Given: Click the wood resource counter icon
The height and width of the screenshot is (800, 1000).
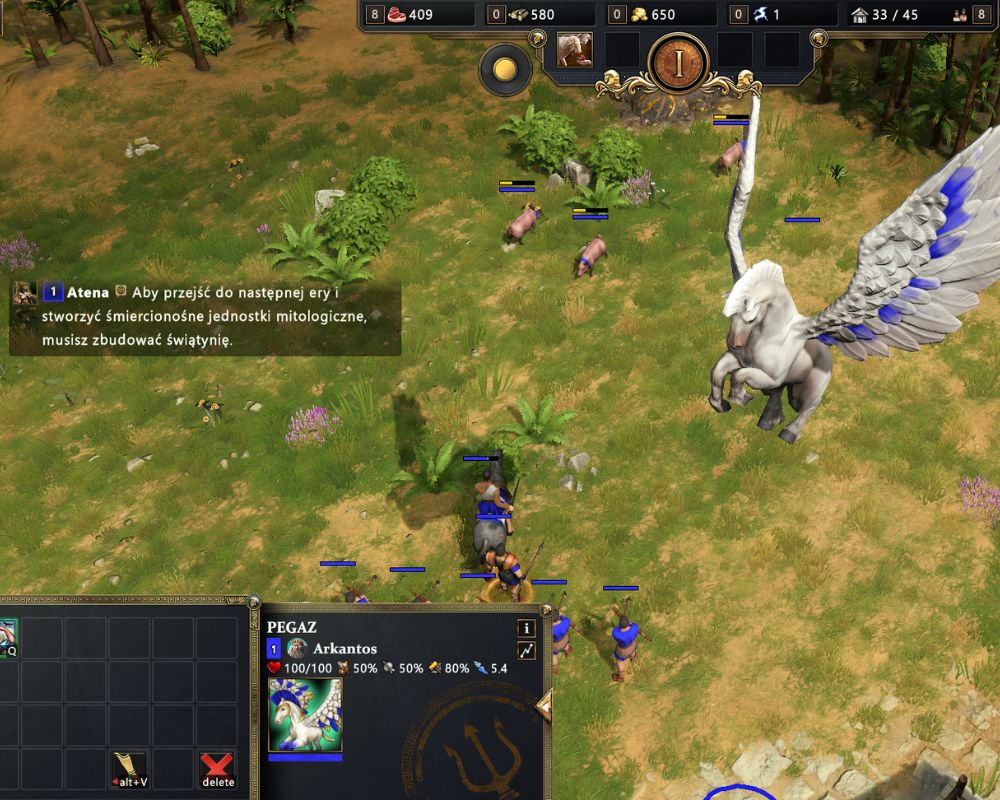Looking at the screenshot, I should point(517,15).
